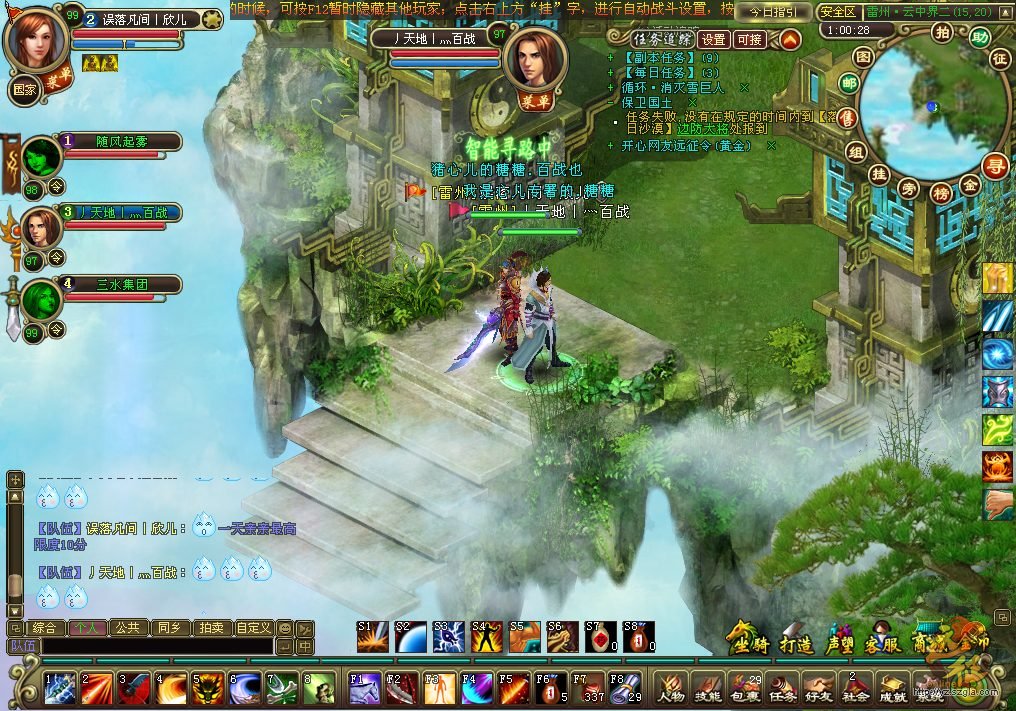This screenshot has height=711, width=1016.
Task: Follow the 边防大将 quest link
Action: (x=710, y=129)
